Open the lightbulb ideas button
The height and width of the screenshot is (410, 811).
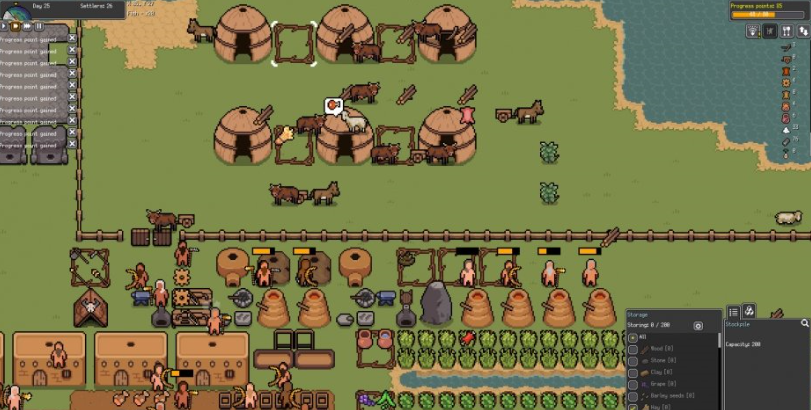753,31
